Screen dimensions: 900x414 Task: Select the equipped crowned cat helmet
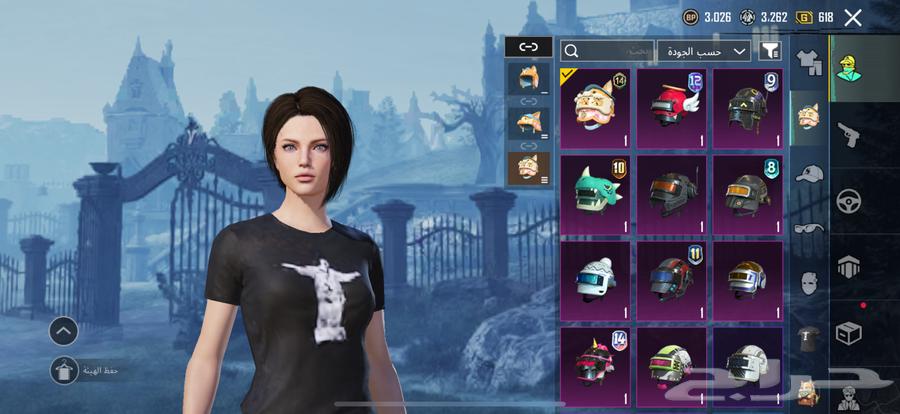[x=595, y=108]
